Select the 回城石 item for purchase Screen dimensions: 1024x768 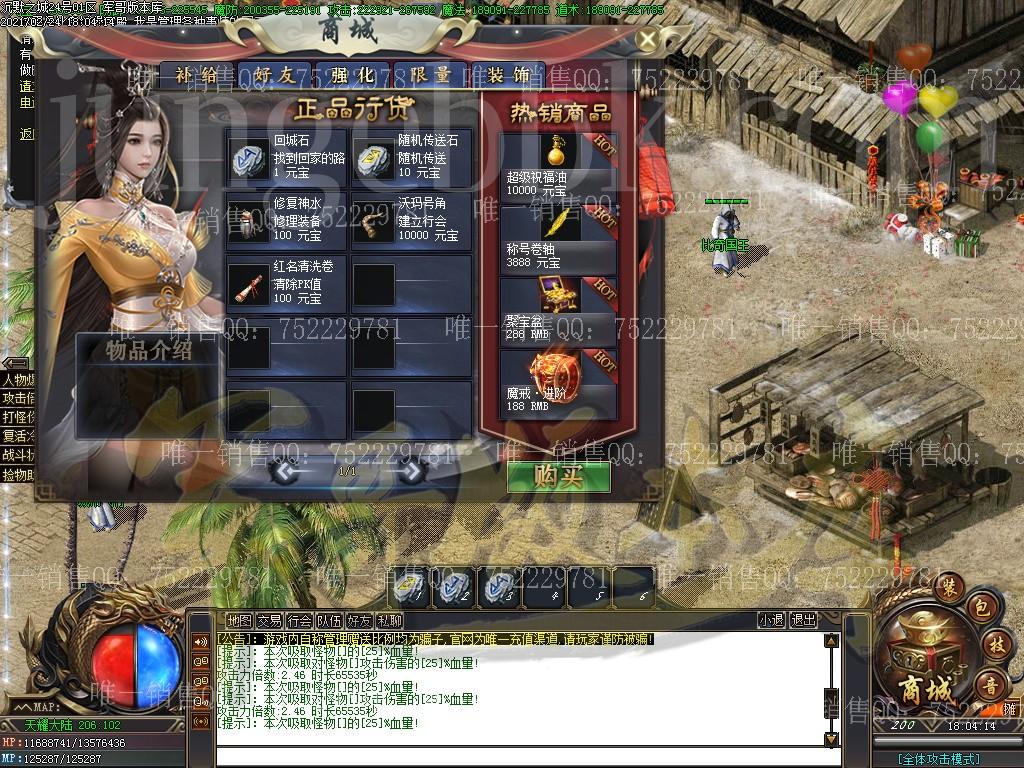tap(286, 158)
